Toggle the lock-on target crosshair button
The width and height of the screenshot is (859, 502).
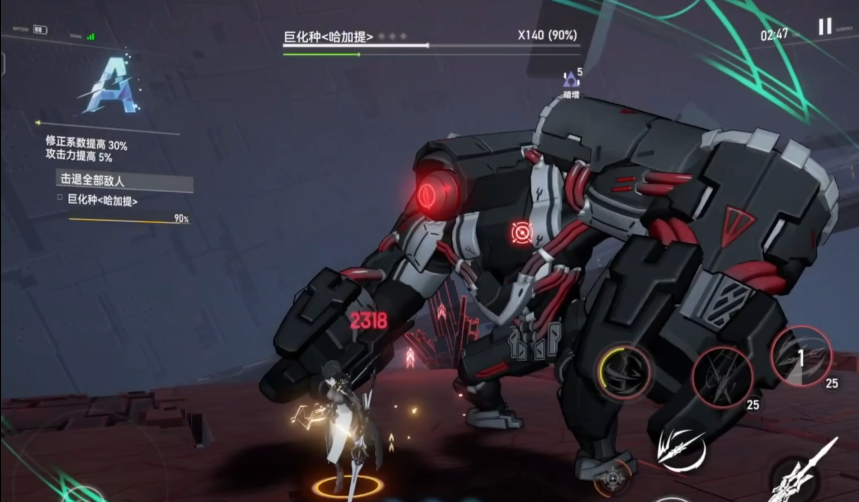click(611, 478)
